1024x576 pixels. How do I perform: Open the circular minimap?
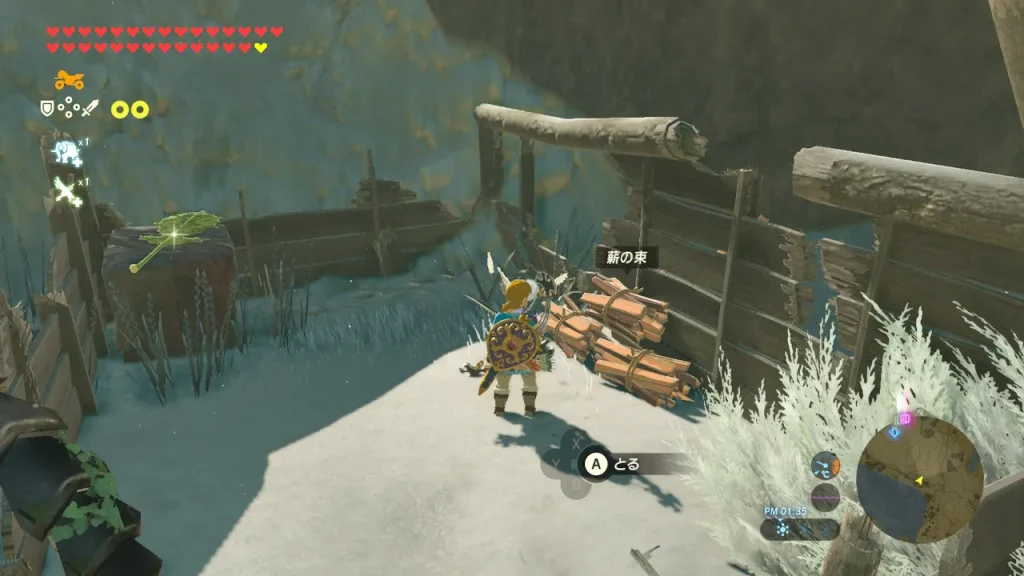[920, 479]
